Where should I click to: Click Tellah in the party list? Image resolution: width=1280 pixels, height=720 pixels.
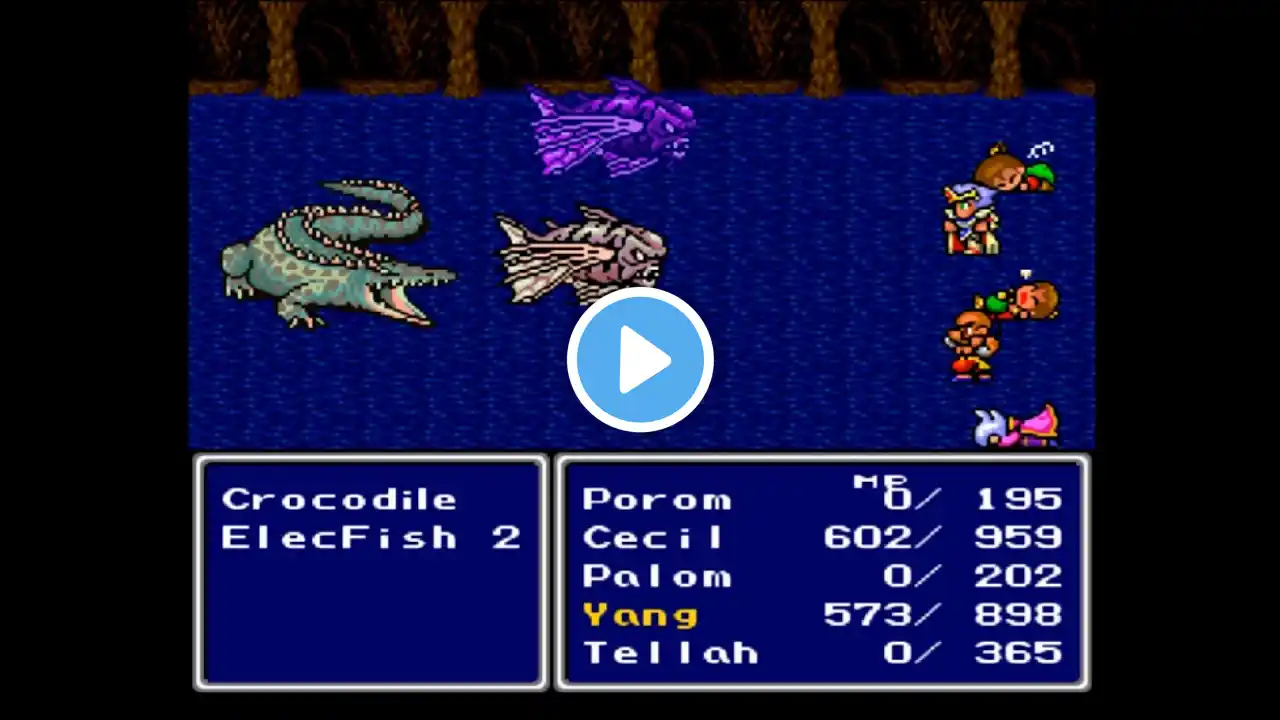[670, 653]
